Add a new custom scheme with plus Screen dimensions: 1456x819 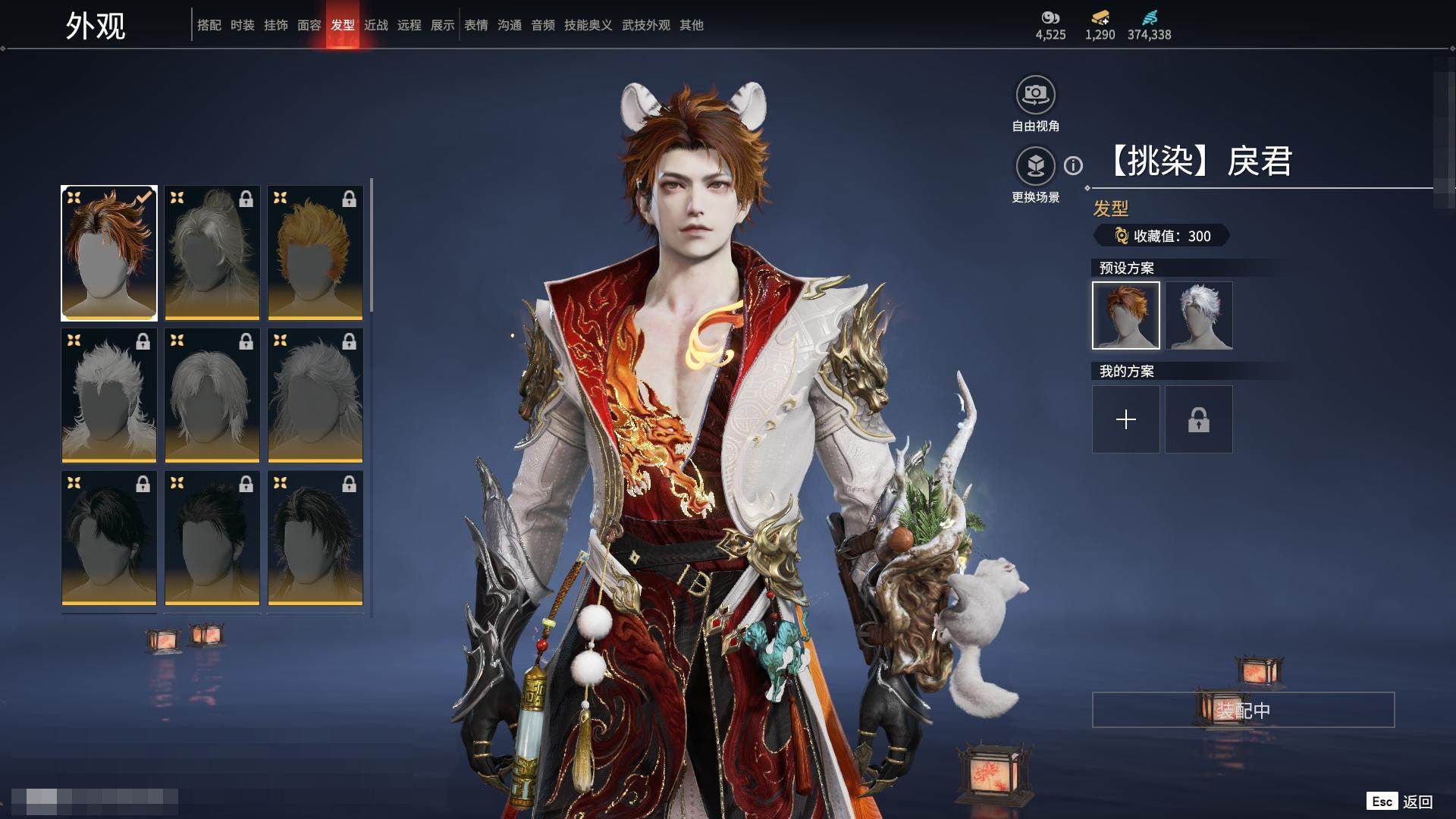tap(1126, 419)
